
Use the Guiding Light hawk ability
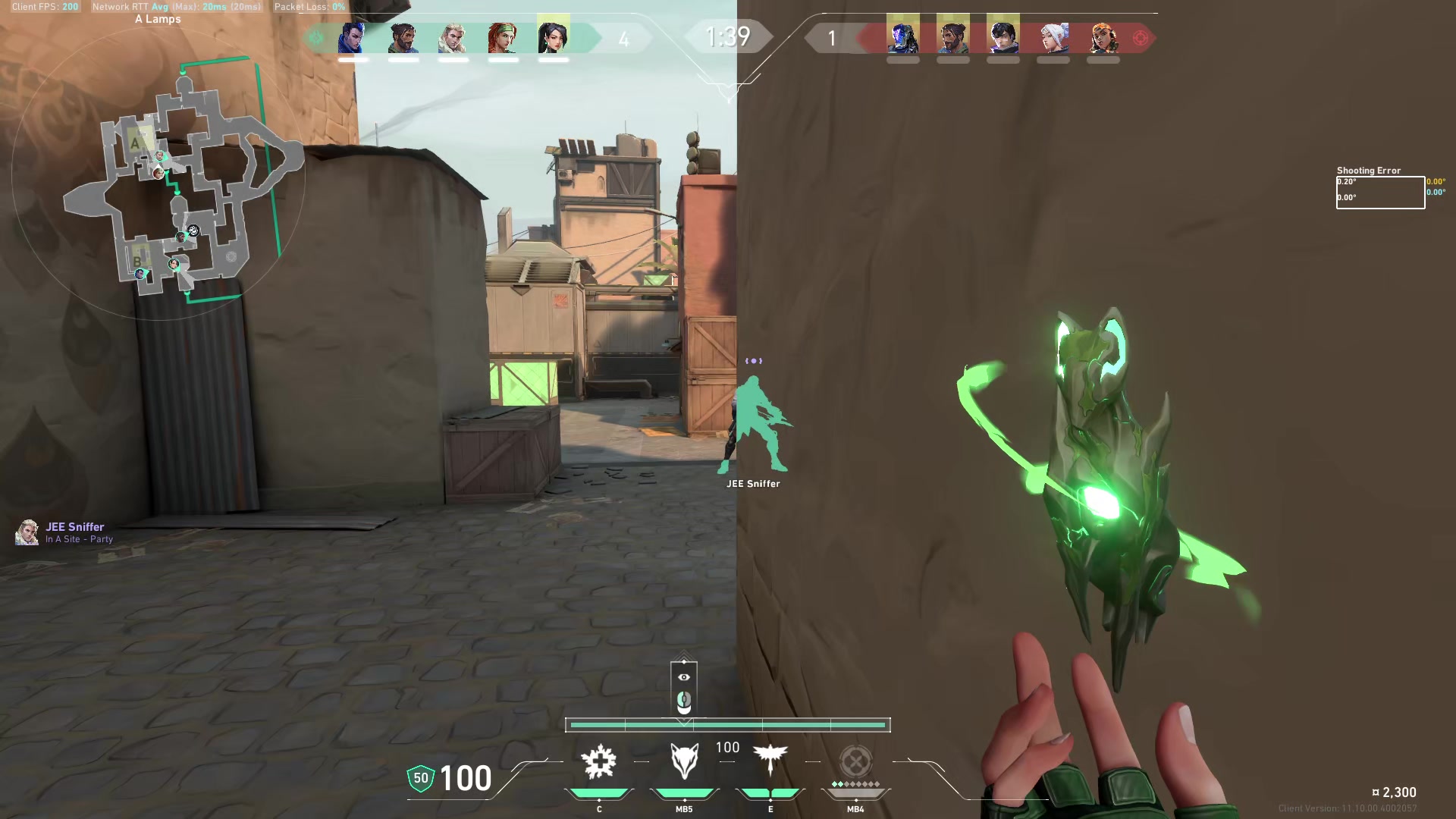click(770, 761)
